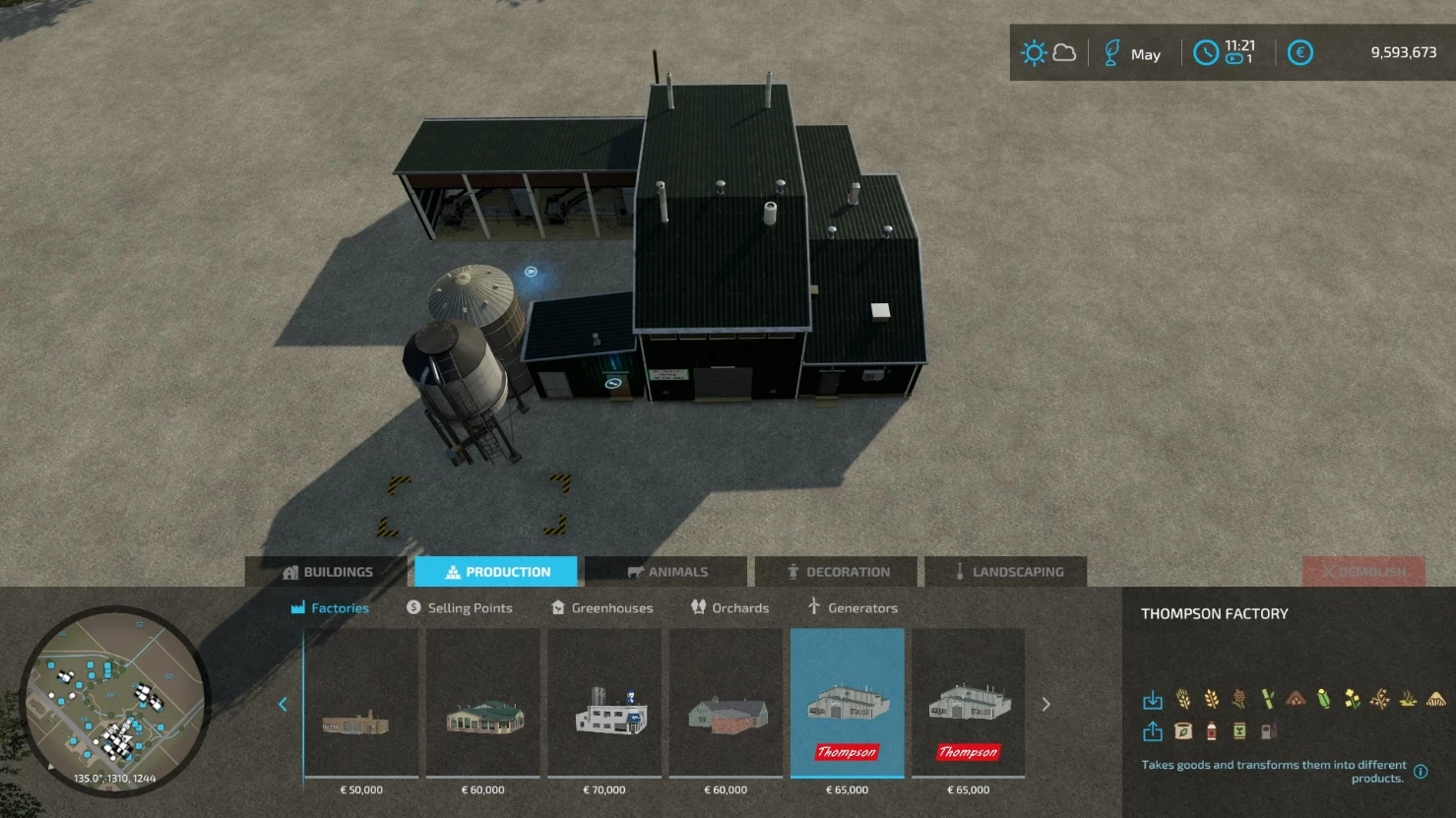The height and width of the screenshot is (818, 1456).
Task: Select the Orchards subcategory
Action: pyautogui.click(x=729, y=608)
